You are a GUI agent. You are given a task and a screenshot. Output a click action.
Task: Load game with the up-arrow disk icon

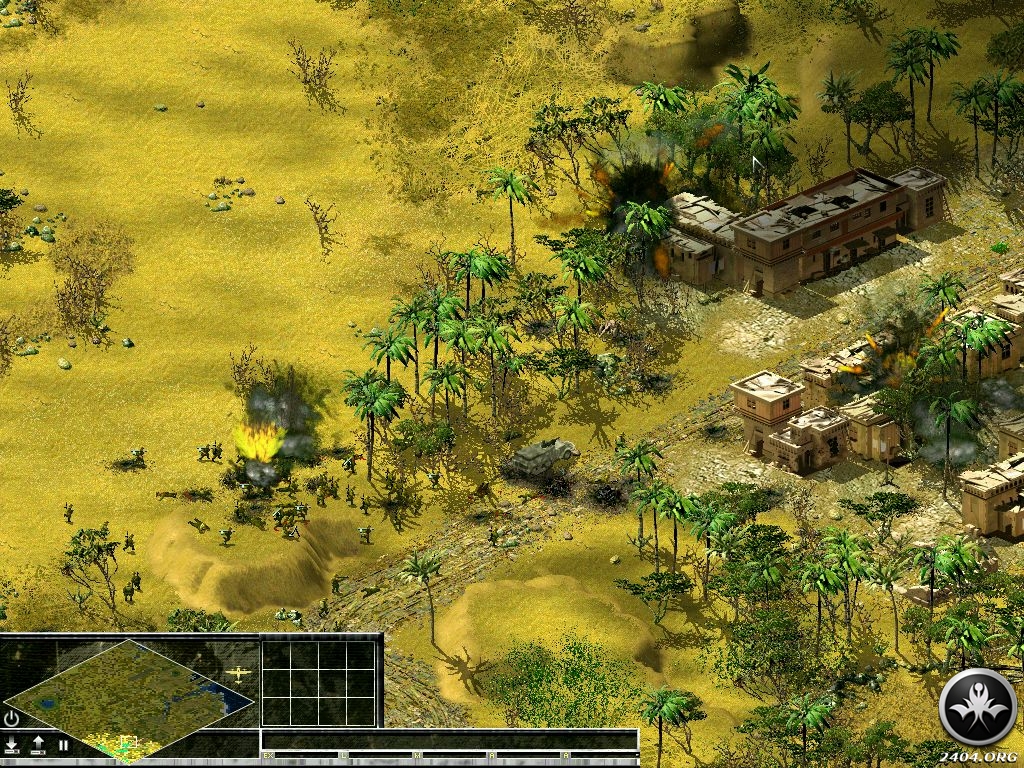38,744
